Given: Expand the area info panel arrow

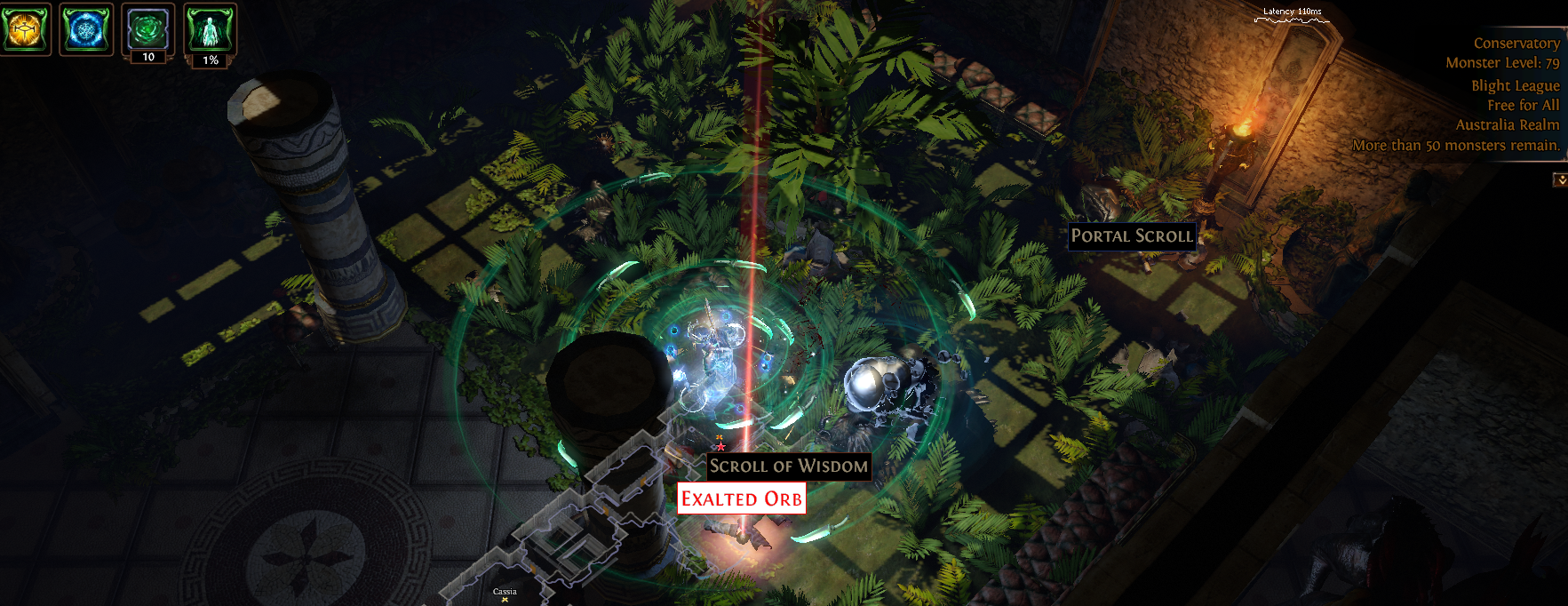Looking at the screenshot, I should (x=1559, y=179).
